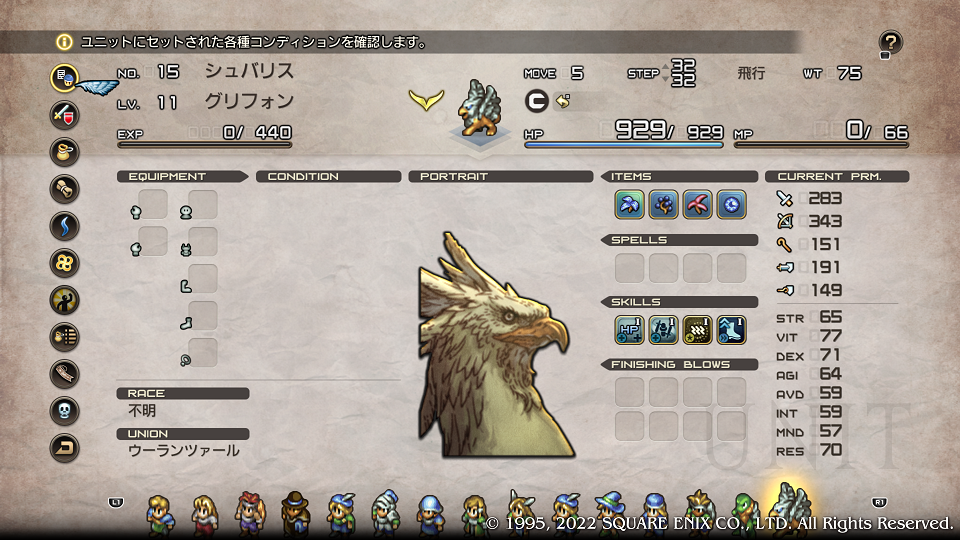Pick the blue orb item slot
960x540 pixels.
731,205
